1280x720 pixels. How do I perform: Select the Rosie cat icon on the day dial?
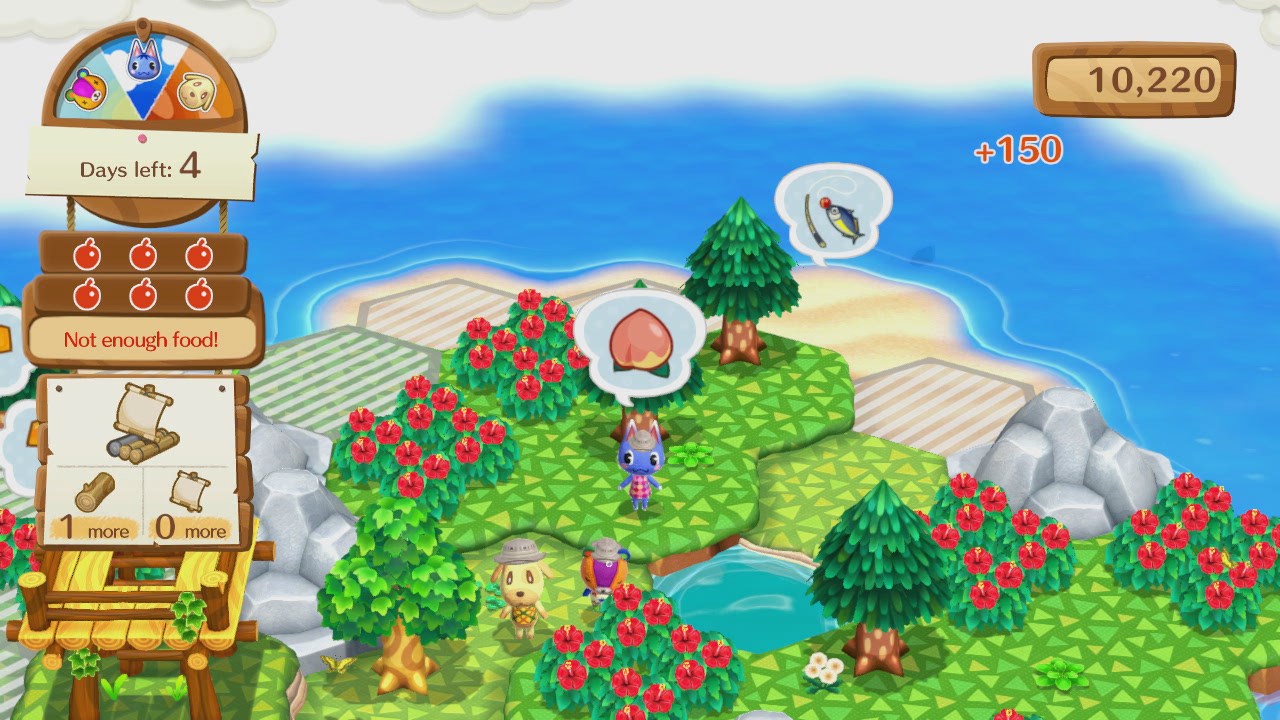[x=143, y=60]
